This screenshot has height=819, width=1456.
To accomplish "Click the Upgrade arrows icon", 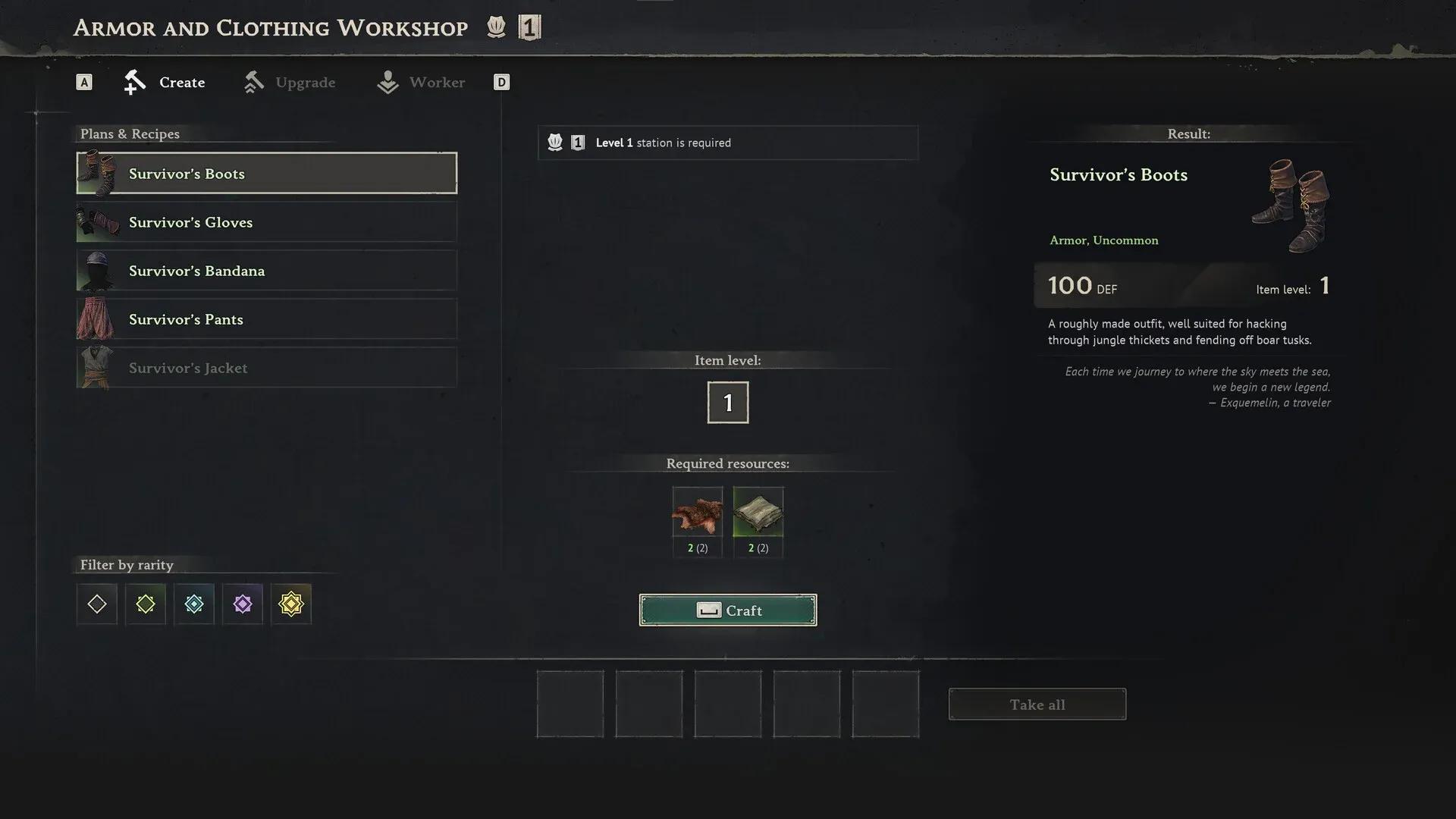I will [254, 82].
